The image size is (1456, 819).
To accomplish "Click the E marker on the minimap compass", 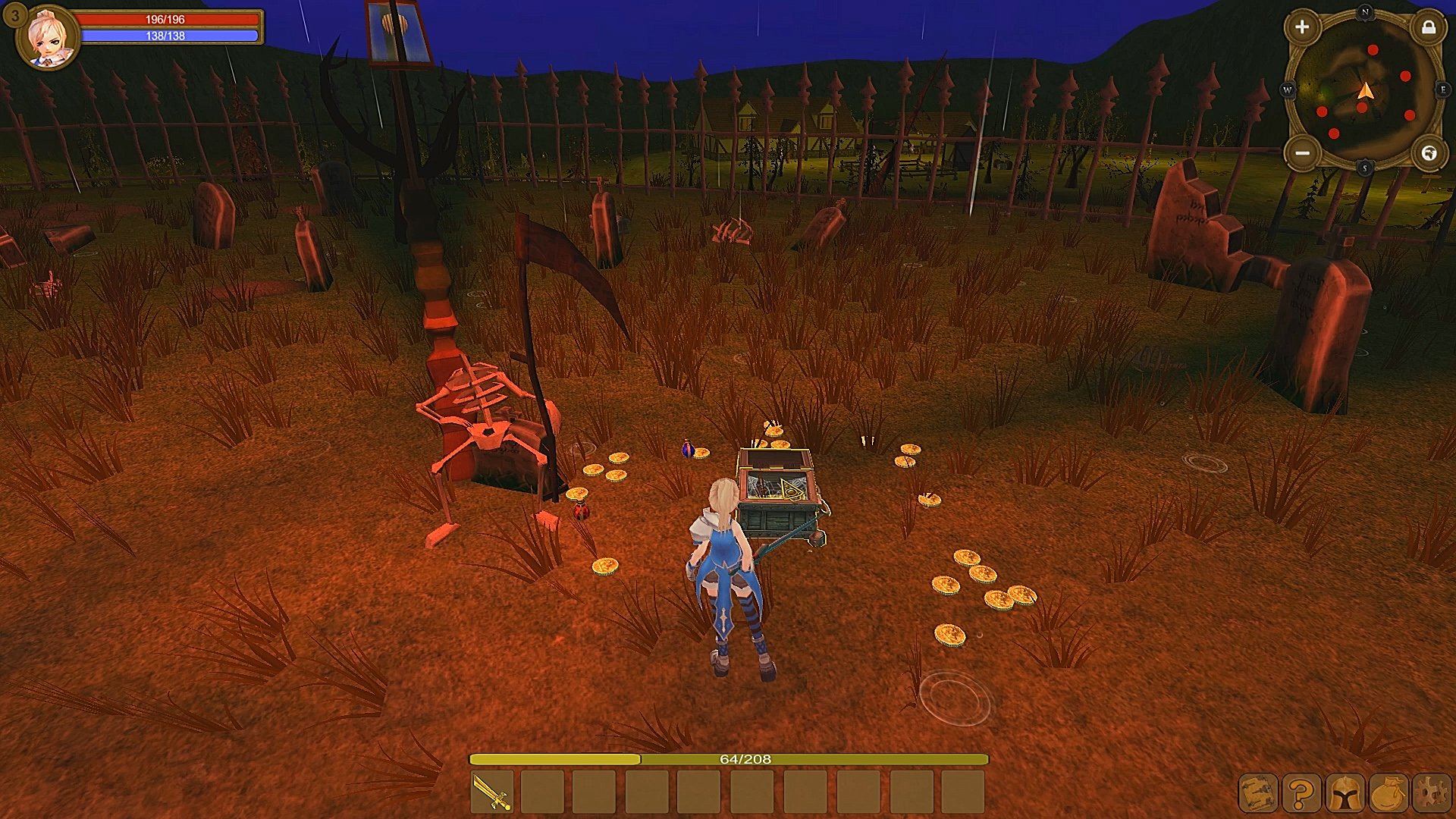I will (1442, 89).
